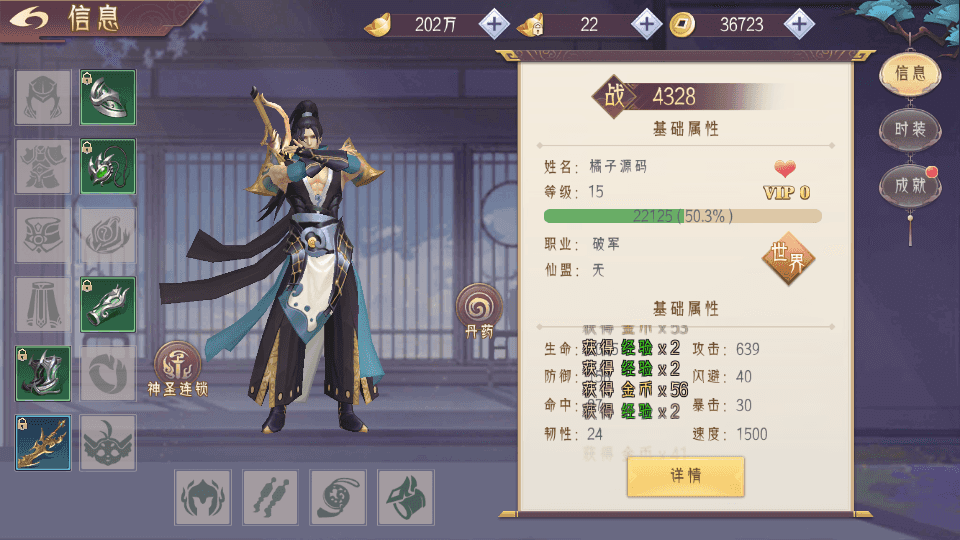Open the 成就 achievements tab
Viewport: 960px width, 540px height.
pos(909,186)
